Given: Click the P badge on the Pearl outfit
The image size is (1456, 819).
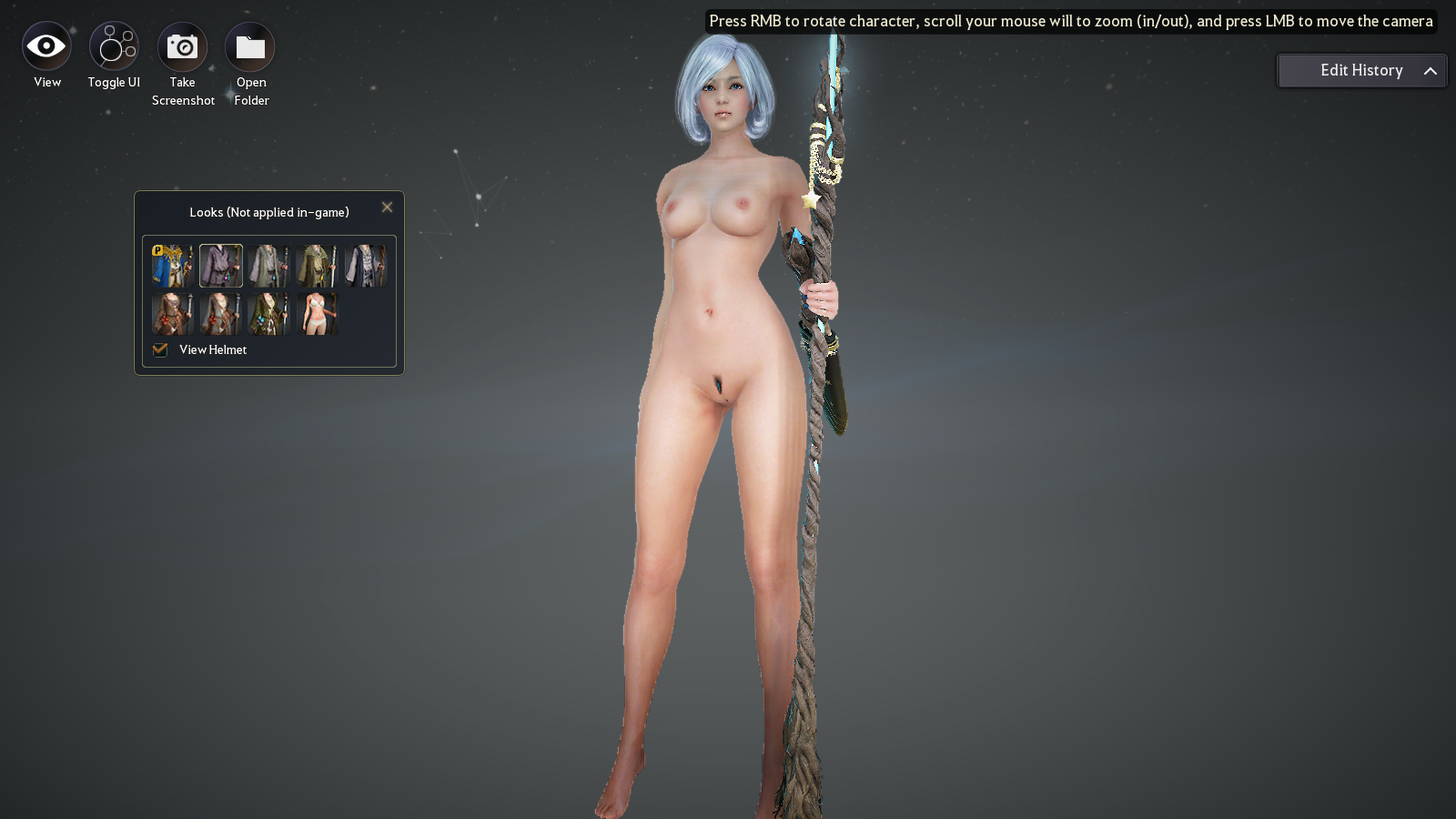Looking at the screenshot, I should pos(157,248).
